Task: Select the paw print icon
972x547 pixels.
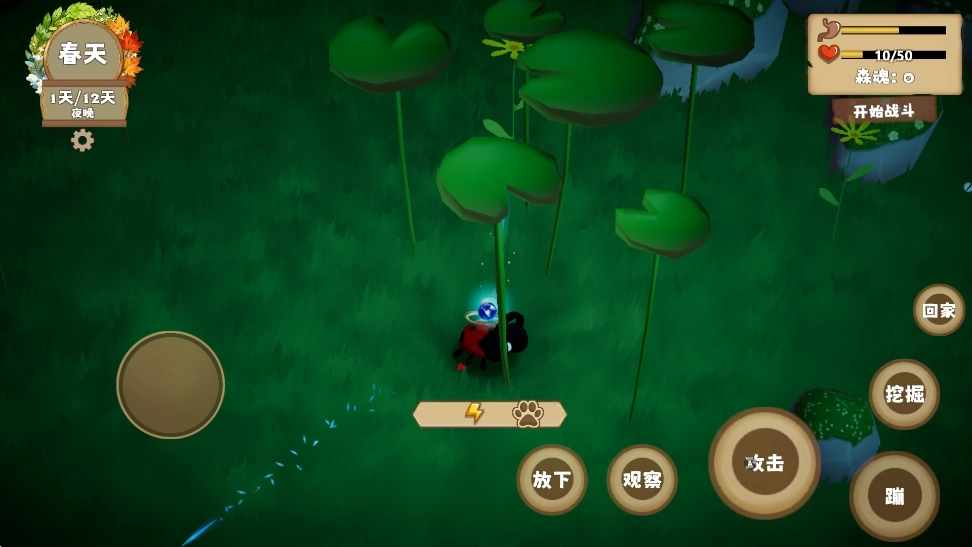Action: [527, 413]
